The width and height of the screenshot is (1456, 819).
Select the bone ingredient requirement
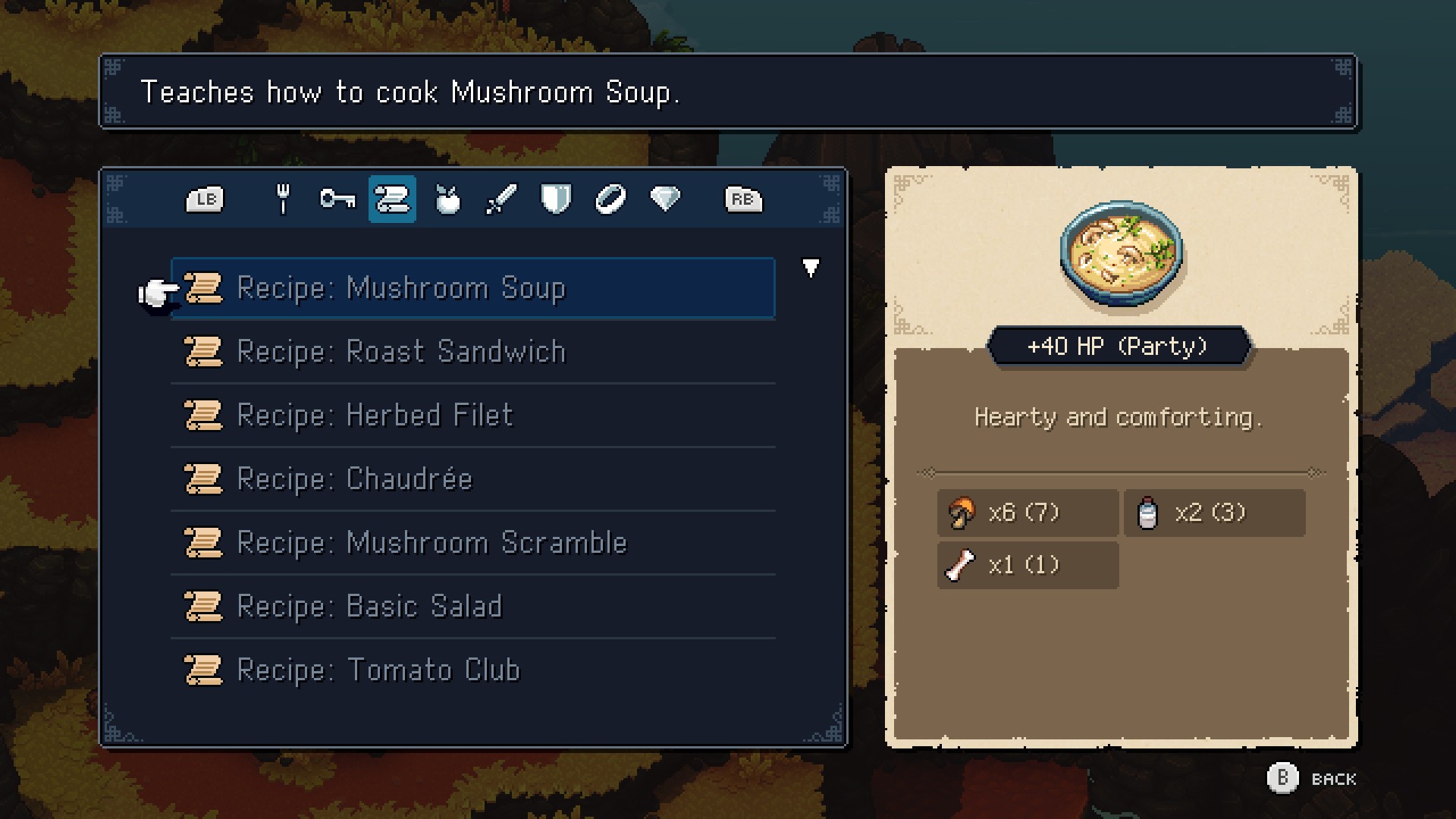pos(1028,566)
